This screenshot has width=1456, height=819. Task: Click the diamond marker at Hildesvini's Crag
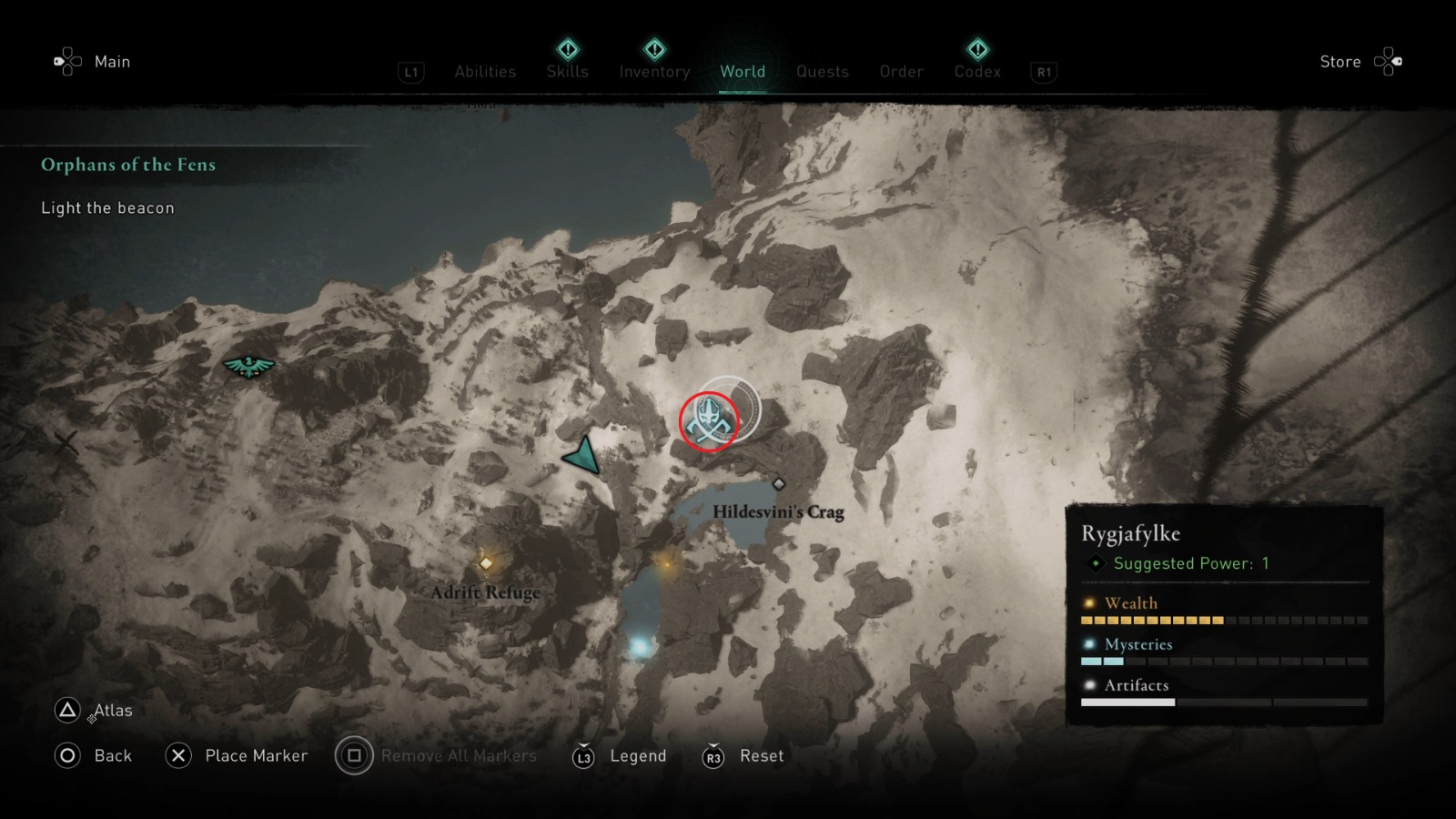781,484
